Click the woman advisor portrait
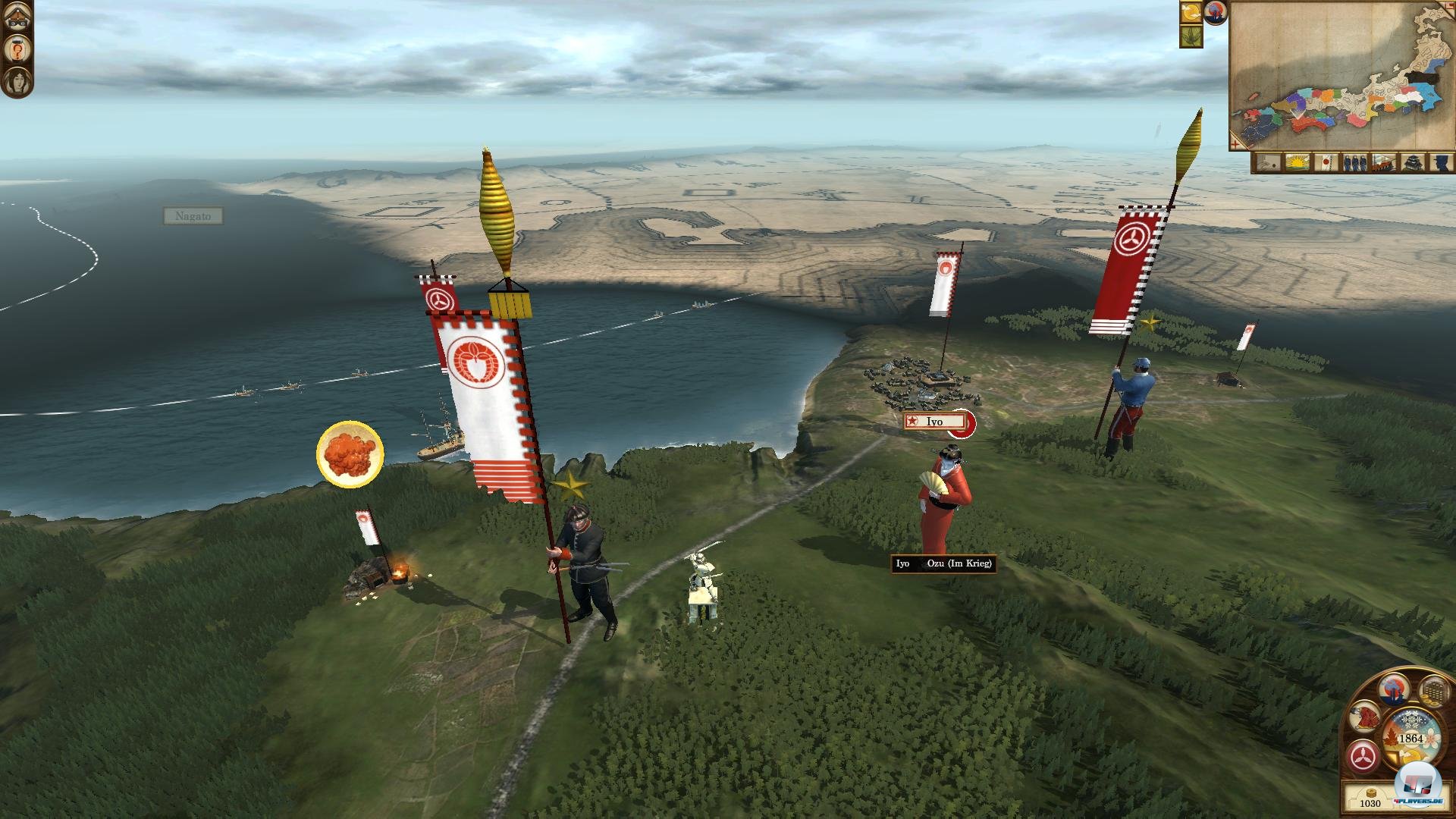1456x819 pixels. click(x=17, y=80)
